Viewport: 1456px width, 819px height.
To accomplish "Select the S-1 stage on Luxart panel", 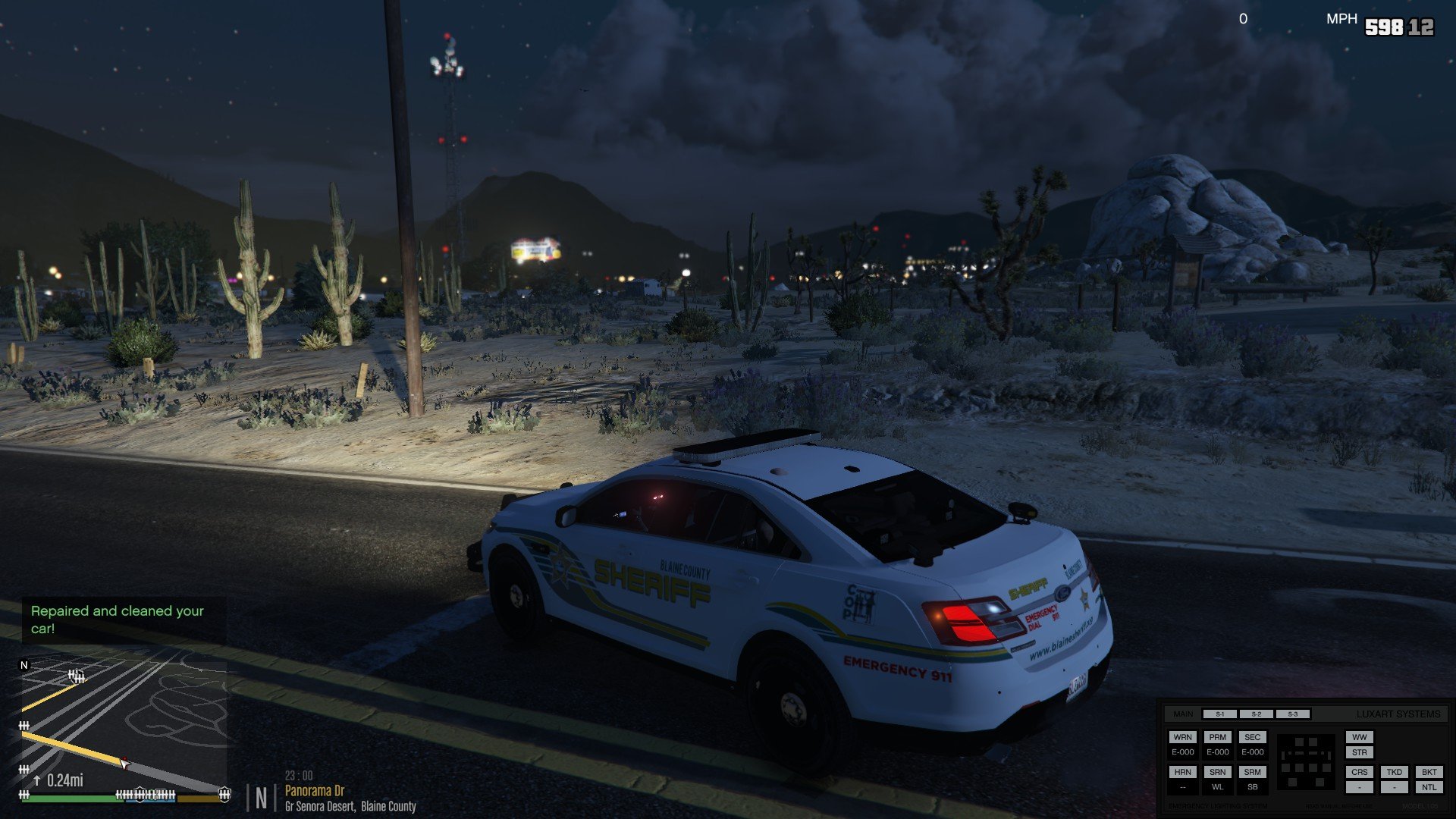I will point(1219,714).
